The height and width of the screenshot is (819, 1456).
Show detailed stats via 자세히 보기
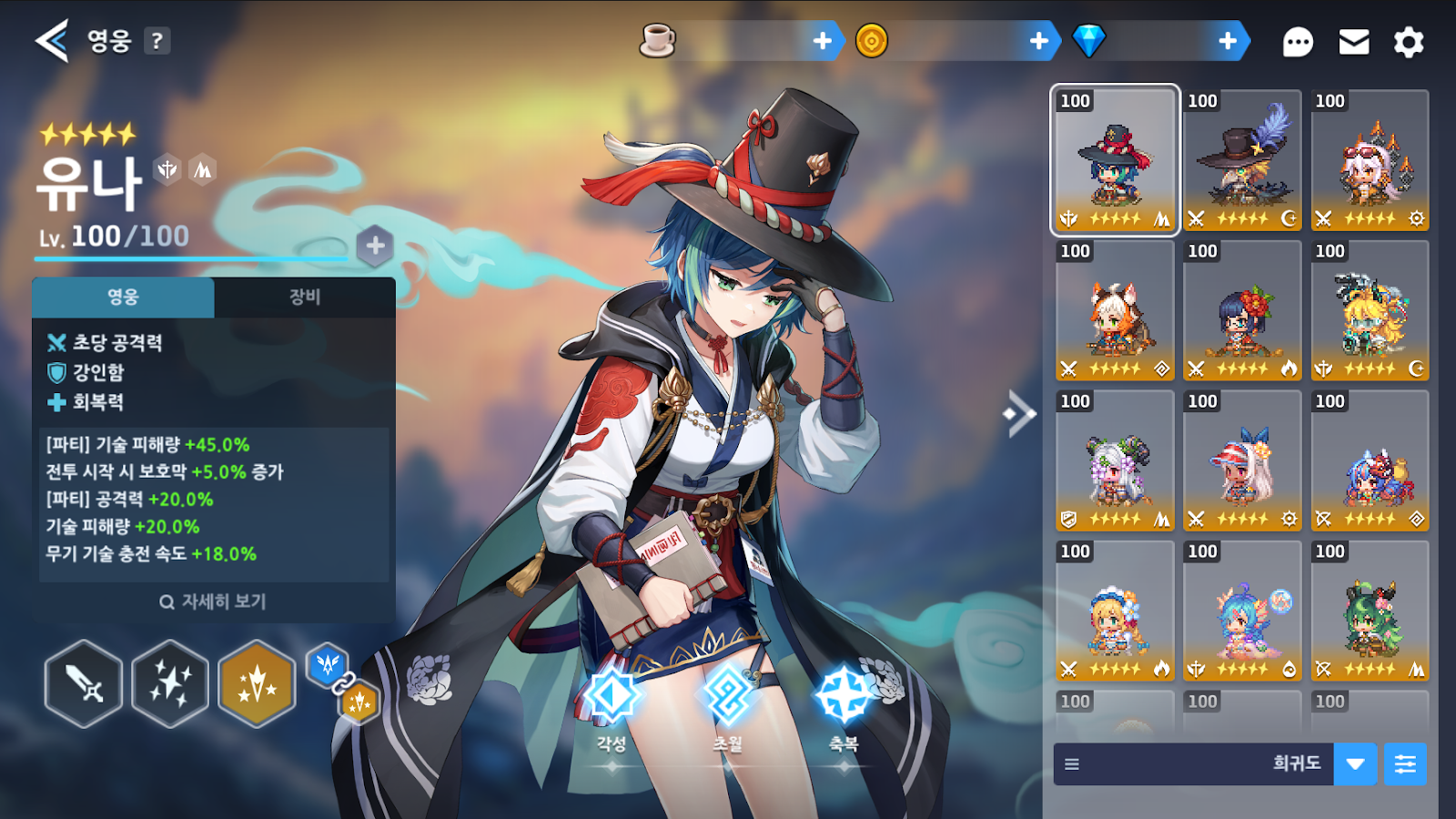click(214, 602)
